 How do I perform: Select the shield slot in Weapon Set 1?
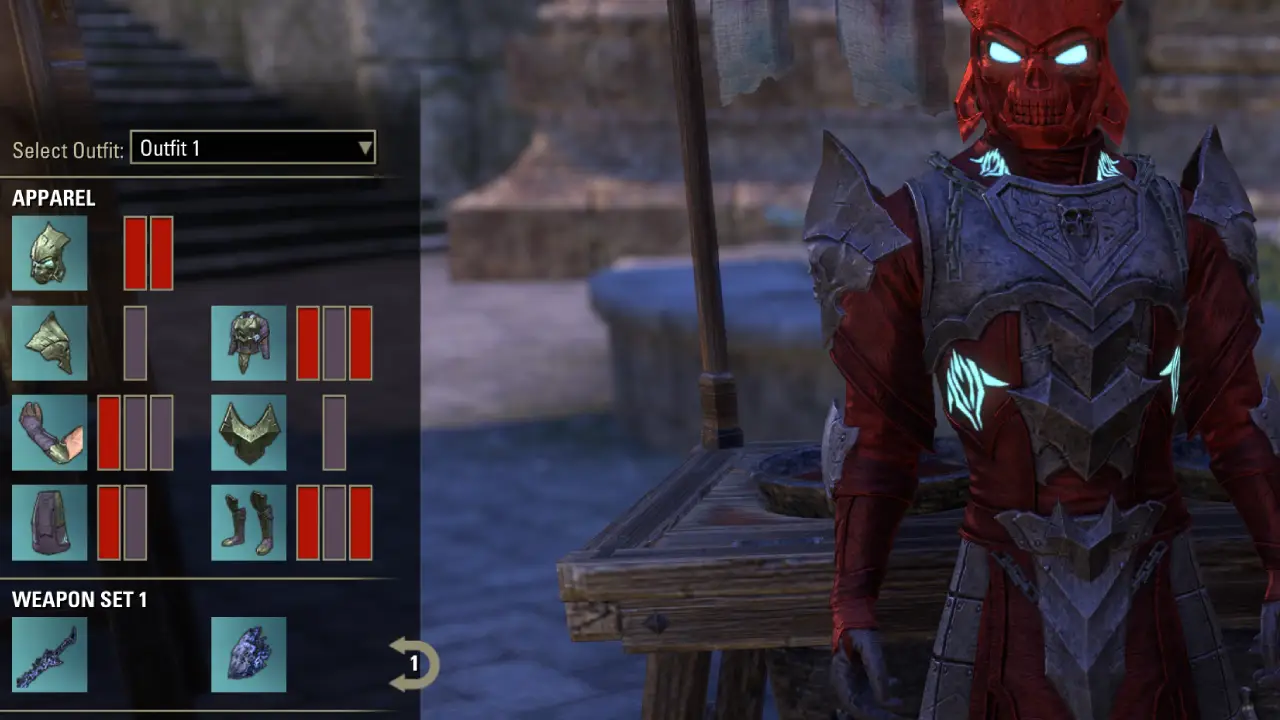pyautogui.click(x=248, y=654)
